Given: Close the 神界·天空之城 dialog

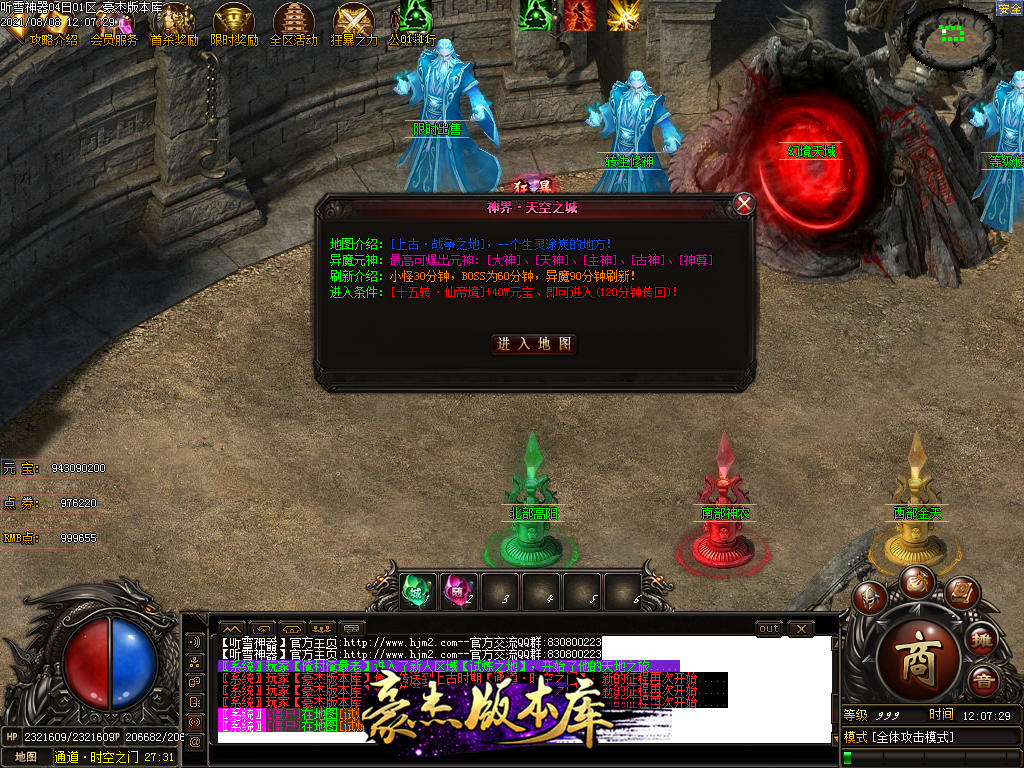Looking at the screenshot, I should tap(744, 204).
